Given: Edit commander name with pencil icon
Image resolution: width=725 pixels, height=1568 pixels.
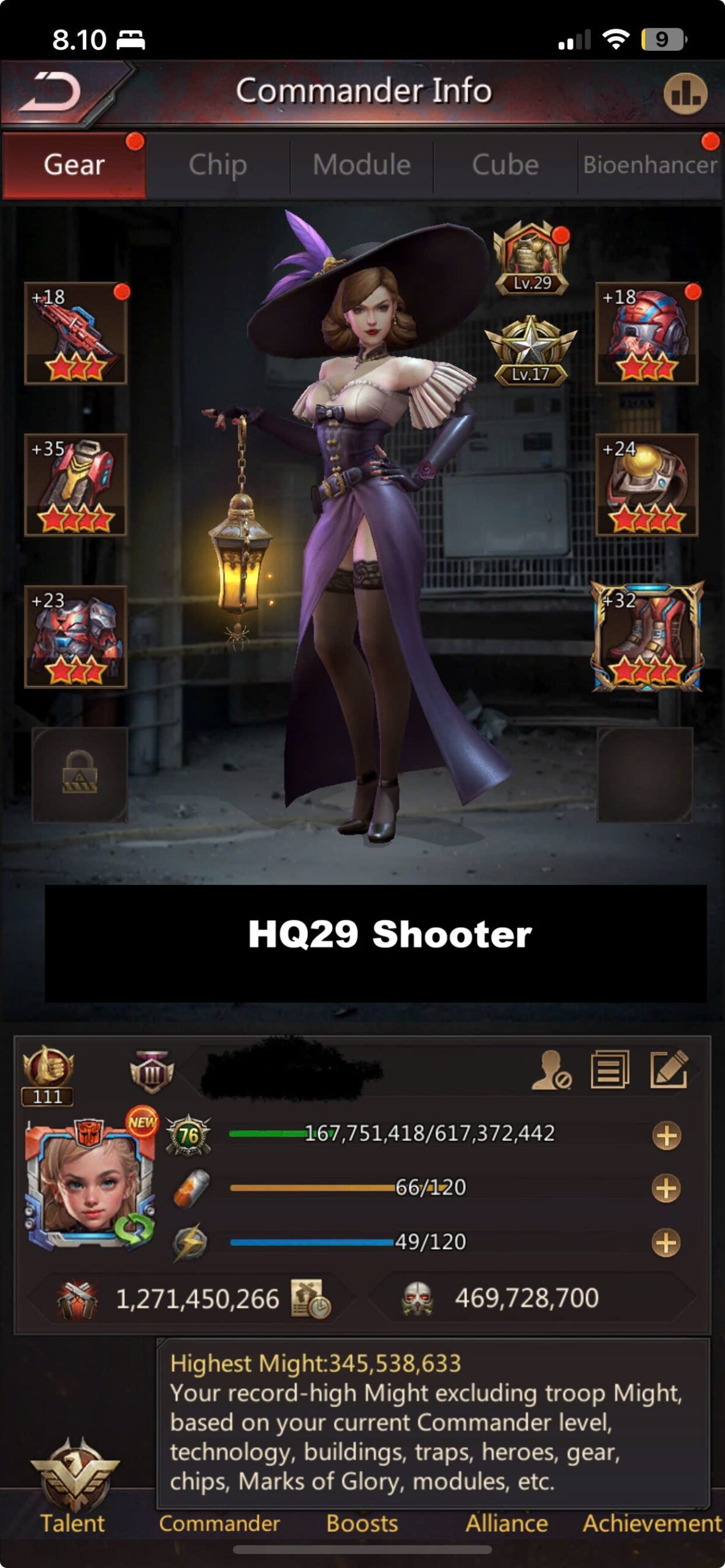Looking at the screenshot, I should [669, 1069].
